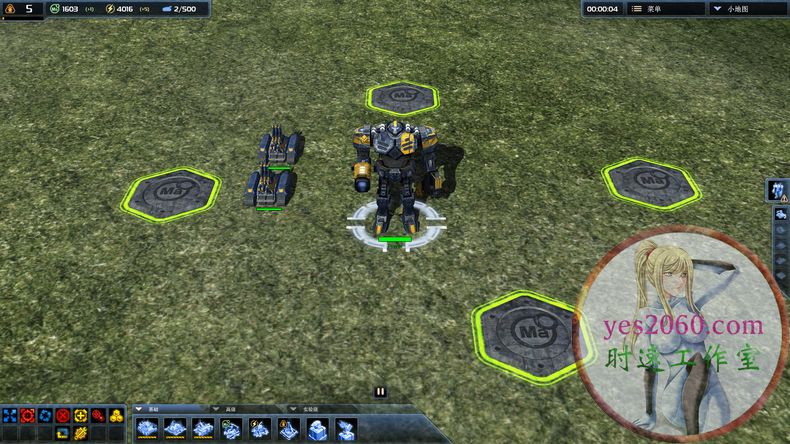Screen dimensions: 790x444
Task: Switch to the 实验级 build tab
Action: pos(306,409)
